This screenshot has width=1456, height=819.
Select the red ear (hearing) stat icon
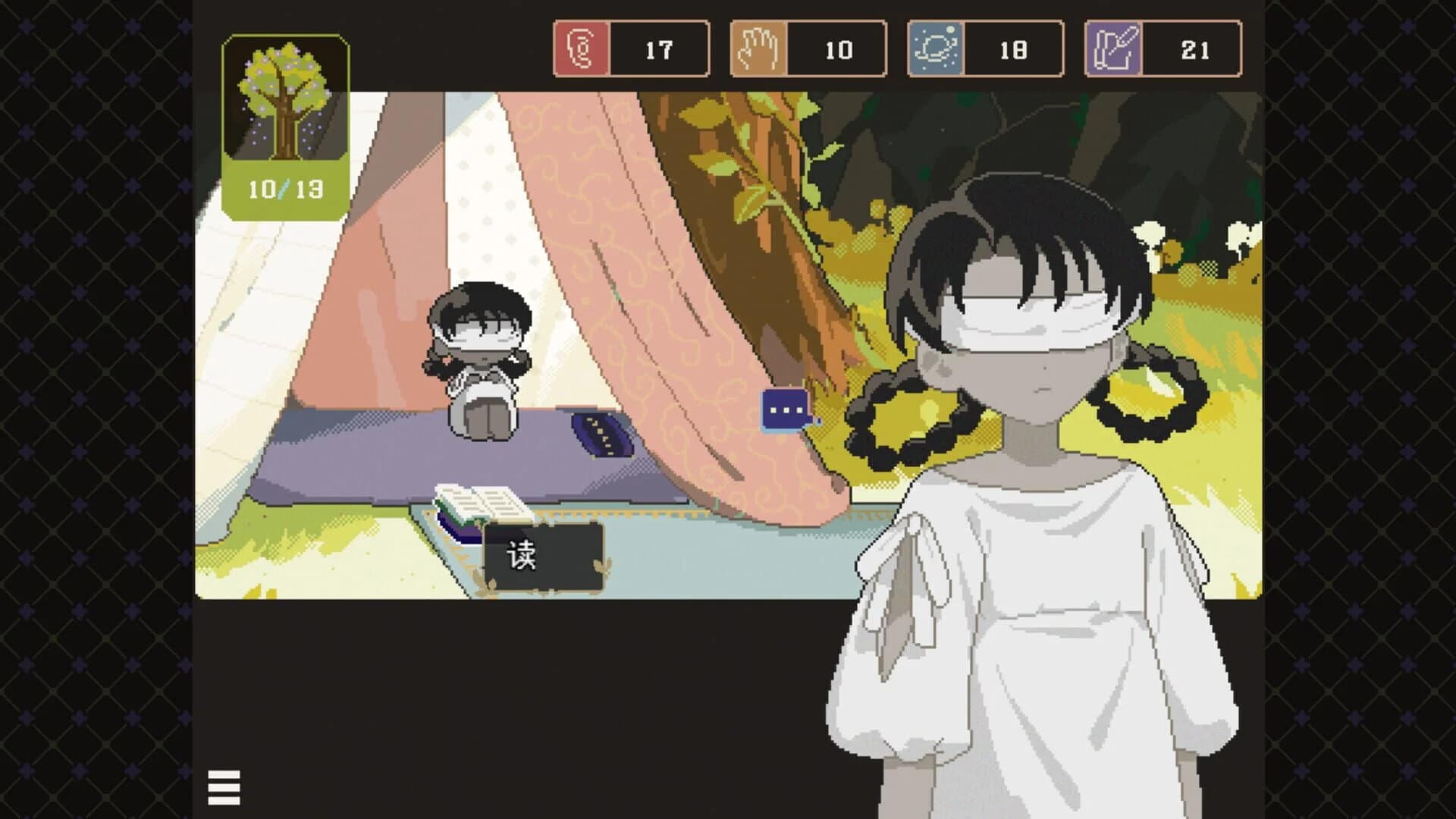pos(583,50)
